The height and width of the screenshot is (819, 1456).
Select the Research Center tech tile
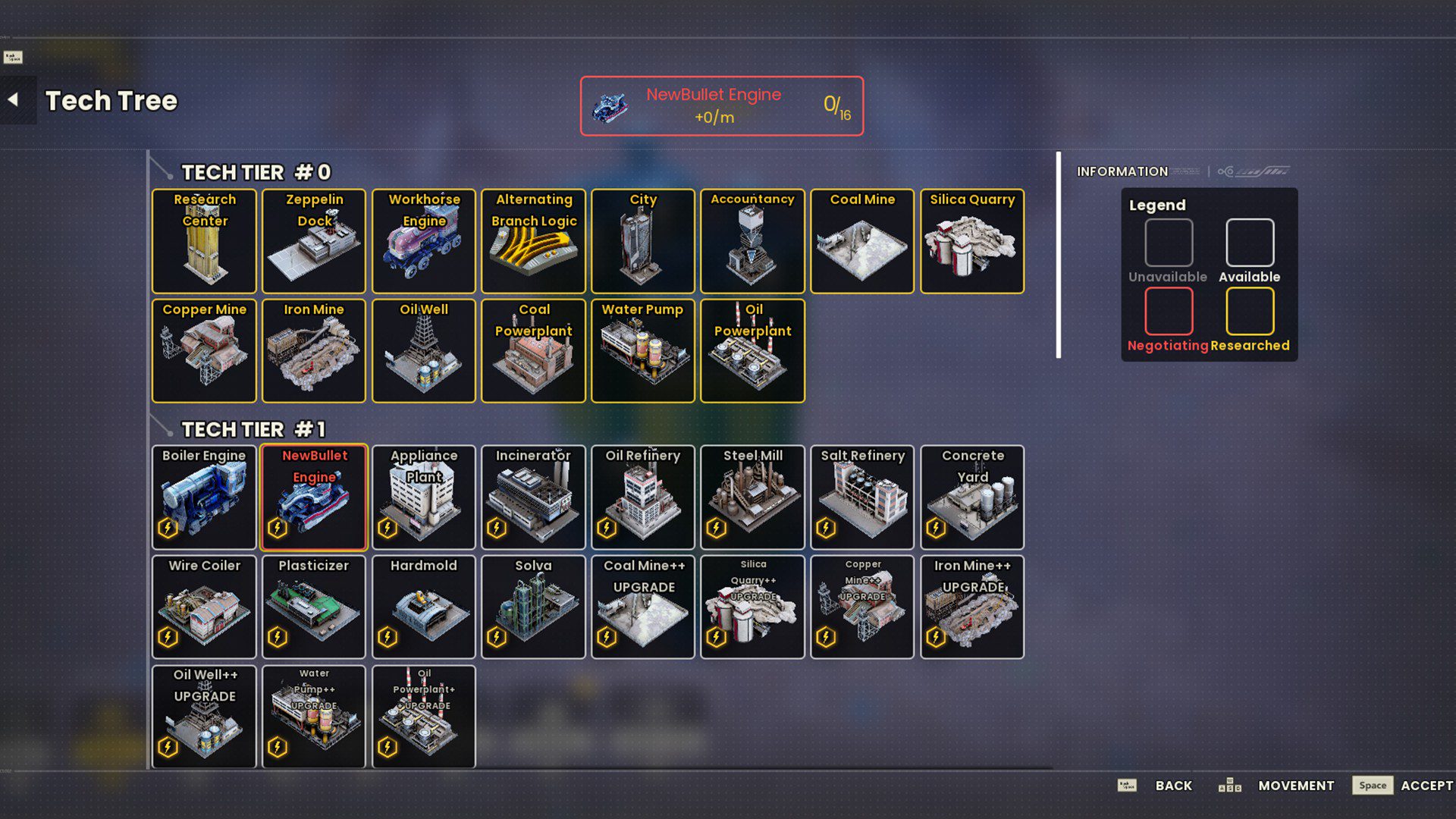pos(204,241)
